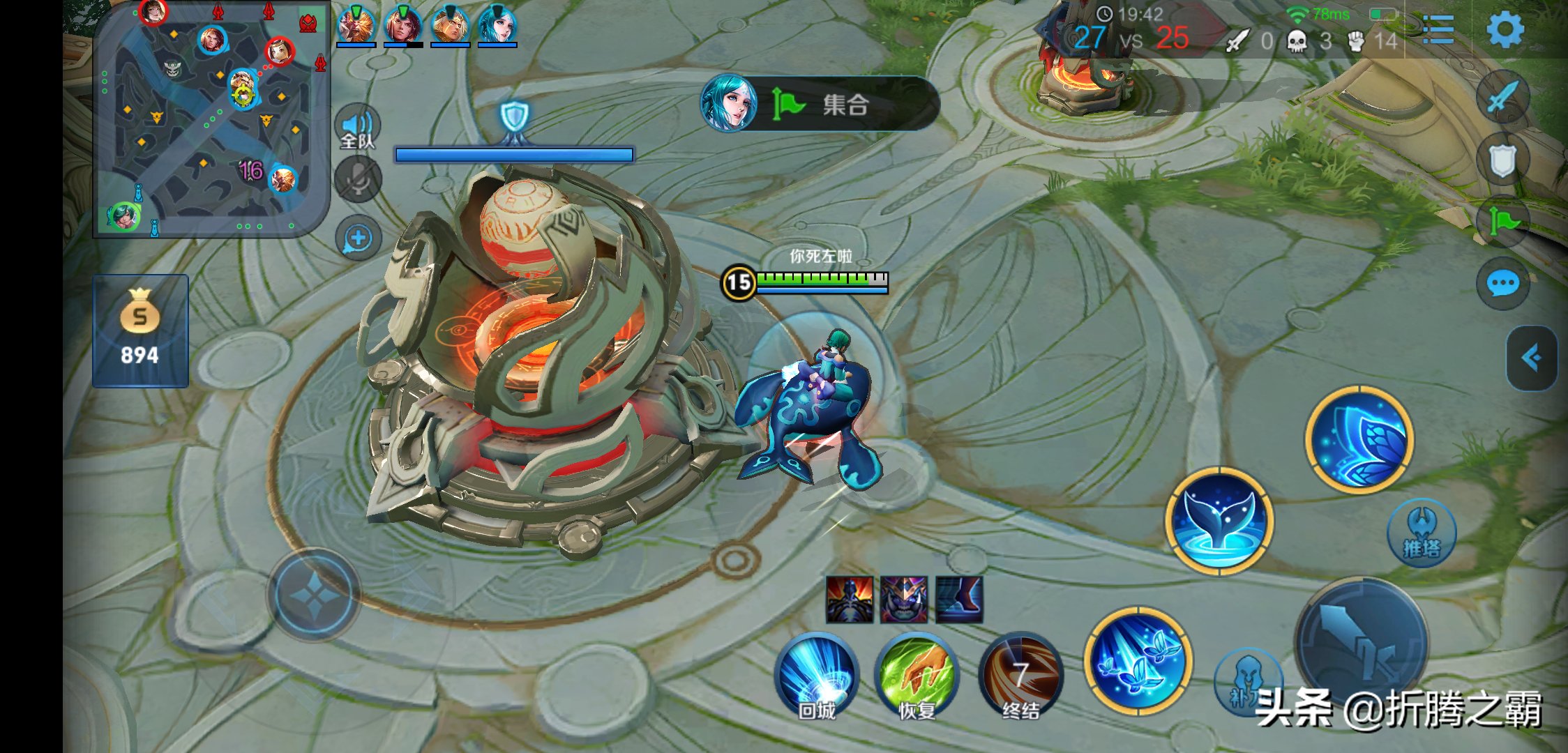Open the settings gear menu

(x=1505, y=31)
